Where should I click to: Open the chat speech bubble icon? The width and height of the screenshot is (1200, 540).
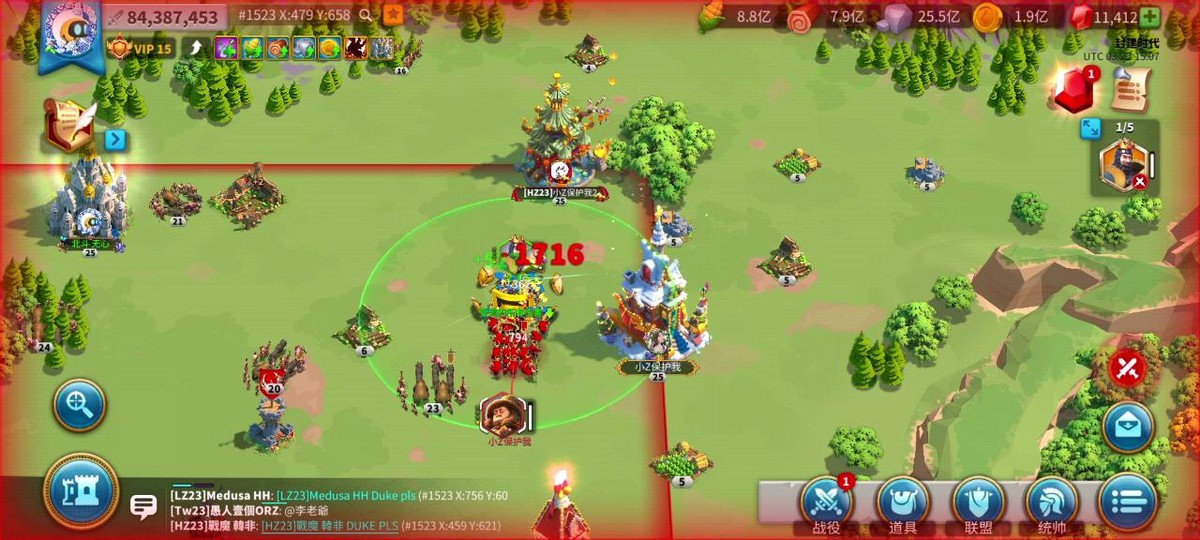click(143, 507)
